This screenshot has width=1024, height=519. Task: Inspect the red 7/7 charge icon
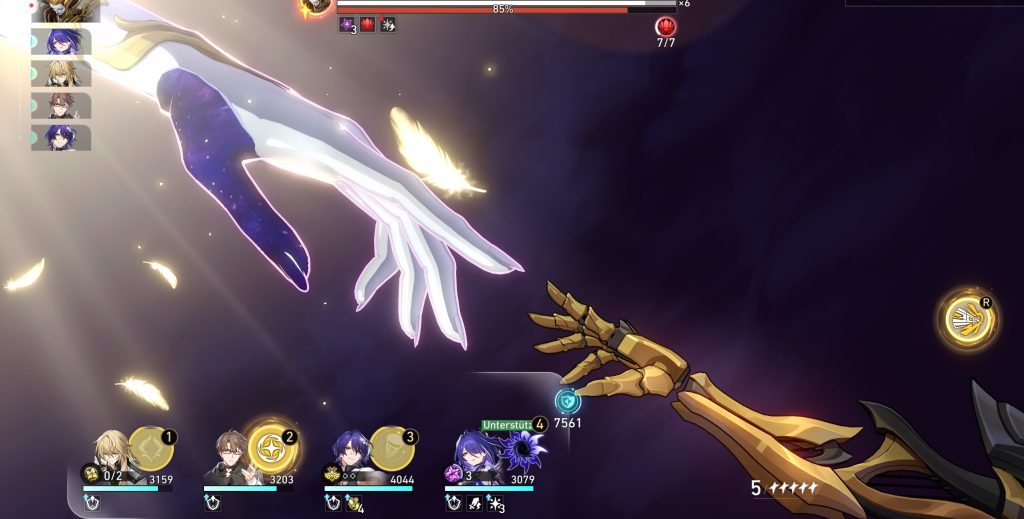click(665, 27)
